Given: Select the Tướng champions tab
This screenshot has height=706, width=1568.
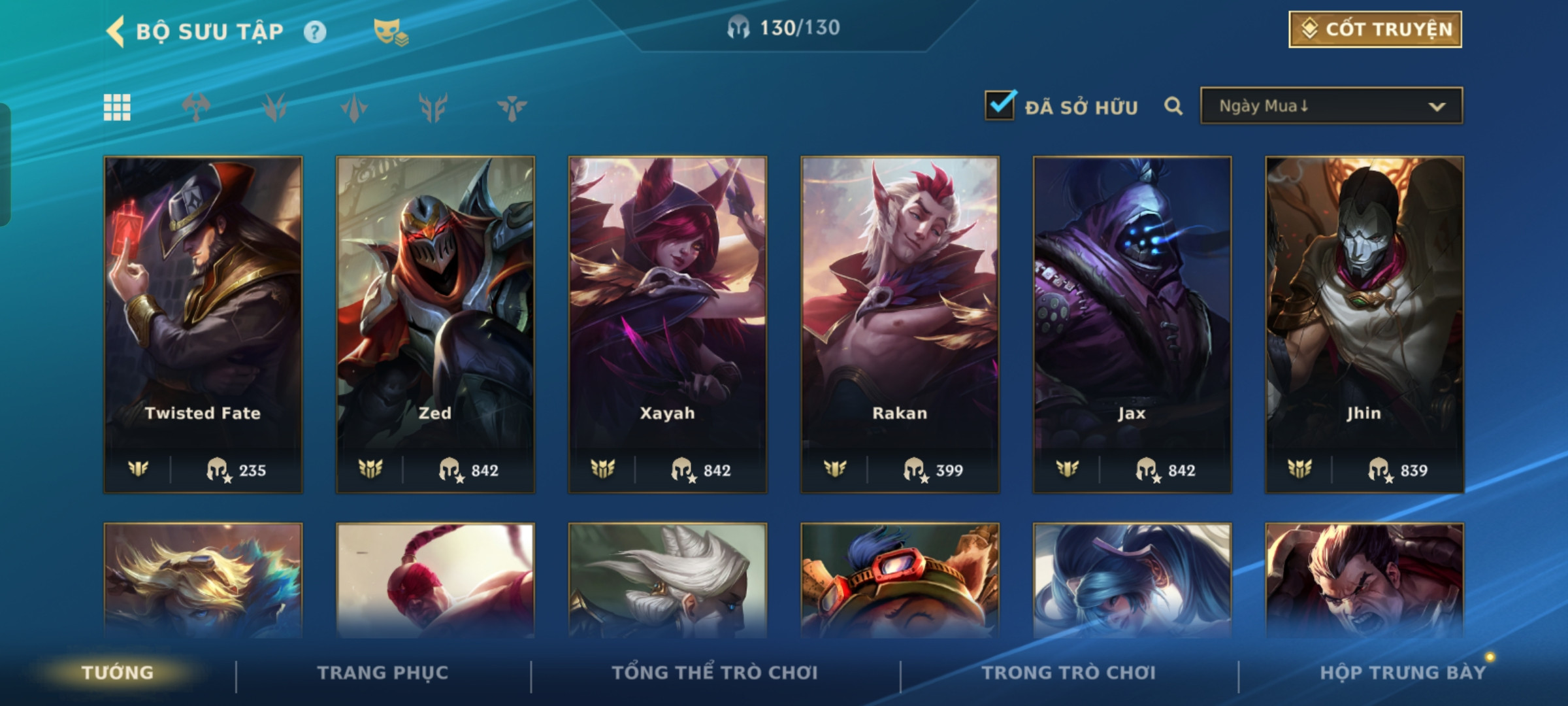Looking at the screenshot, I should tap(118, 673).
